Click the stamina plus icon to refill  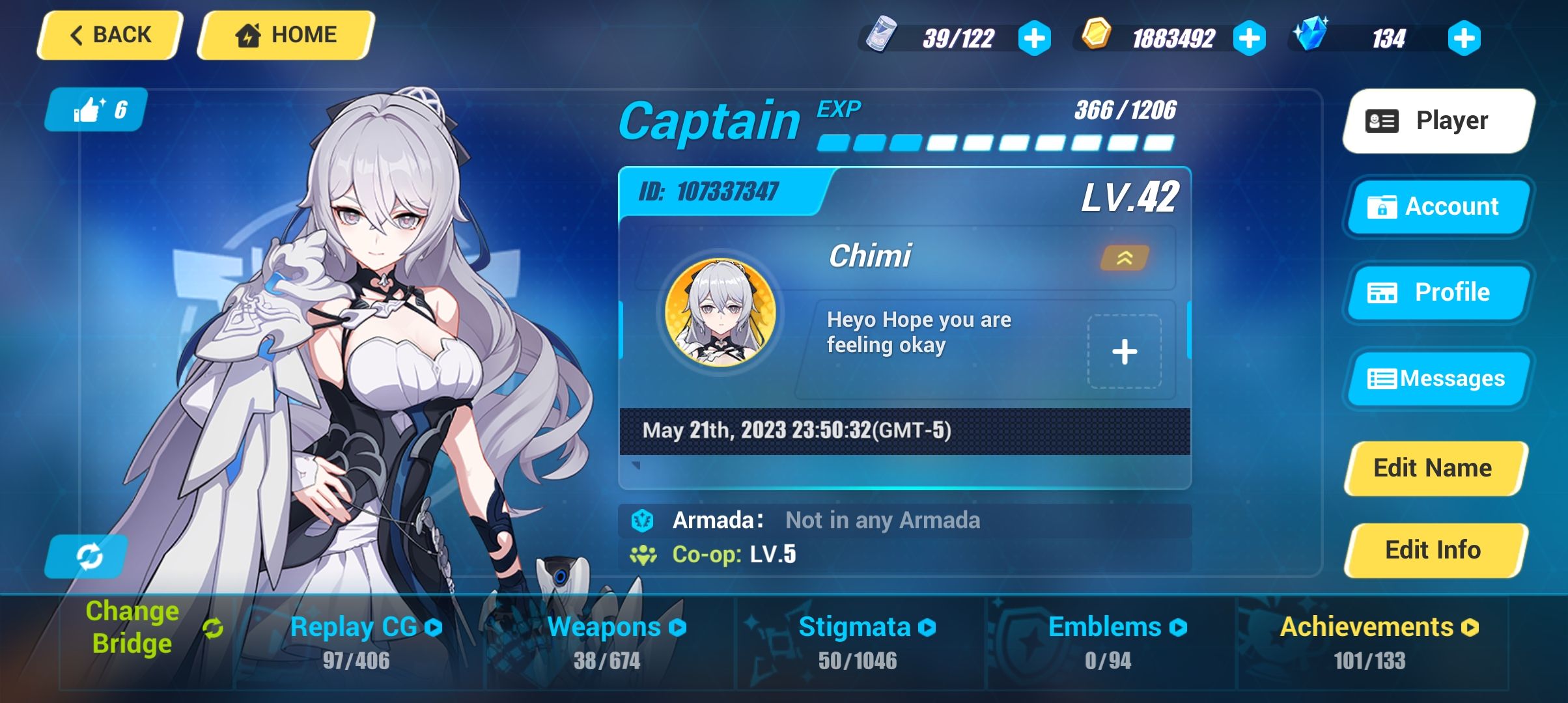click(x=1034, y=38)
